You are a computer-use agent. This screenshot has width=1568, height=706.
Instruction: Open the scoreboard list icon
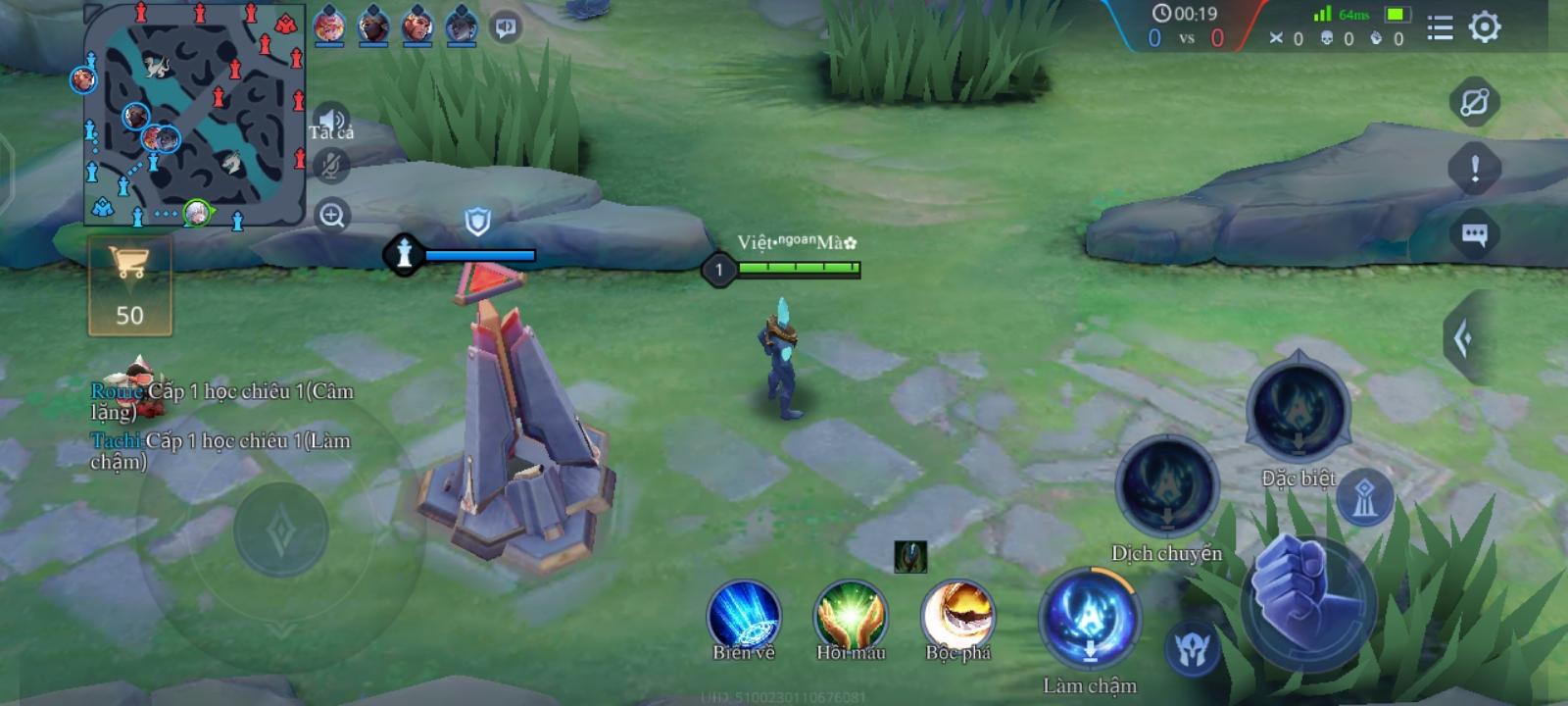[1440, 28]
